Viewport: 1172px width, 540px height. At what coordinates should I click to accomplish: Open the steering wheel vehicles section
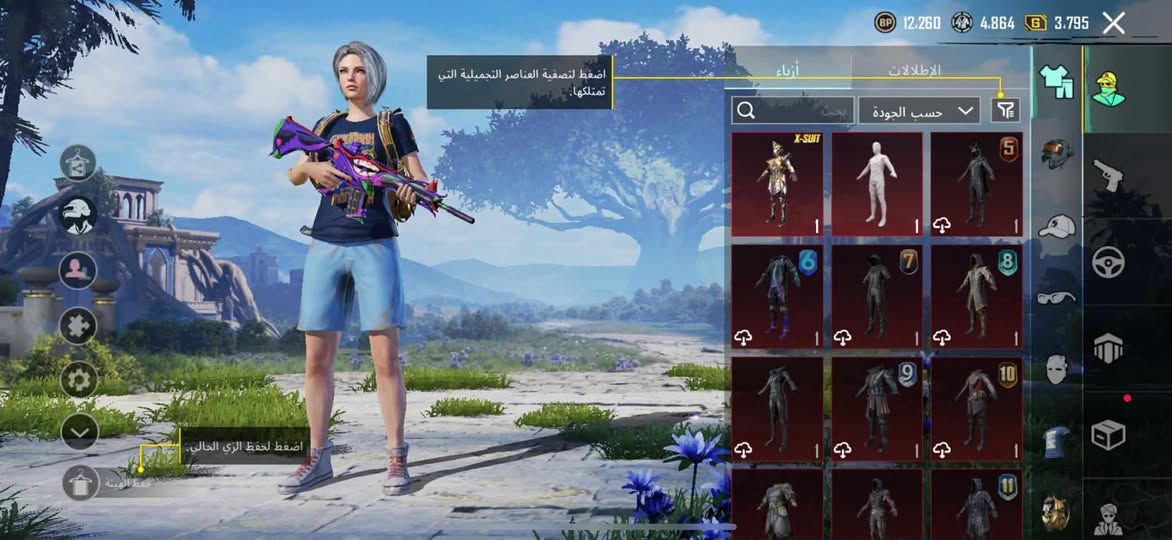click(x=1108, y=262)
